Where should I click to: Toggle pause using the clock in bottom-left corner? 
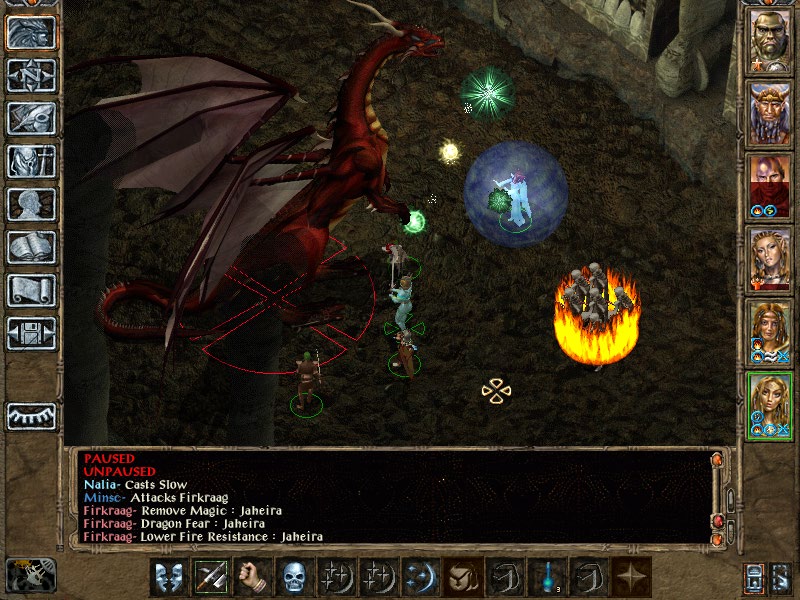30,574
